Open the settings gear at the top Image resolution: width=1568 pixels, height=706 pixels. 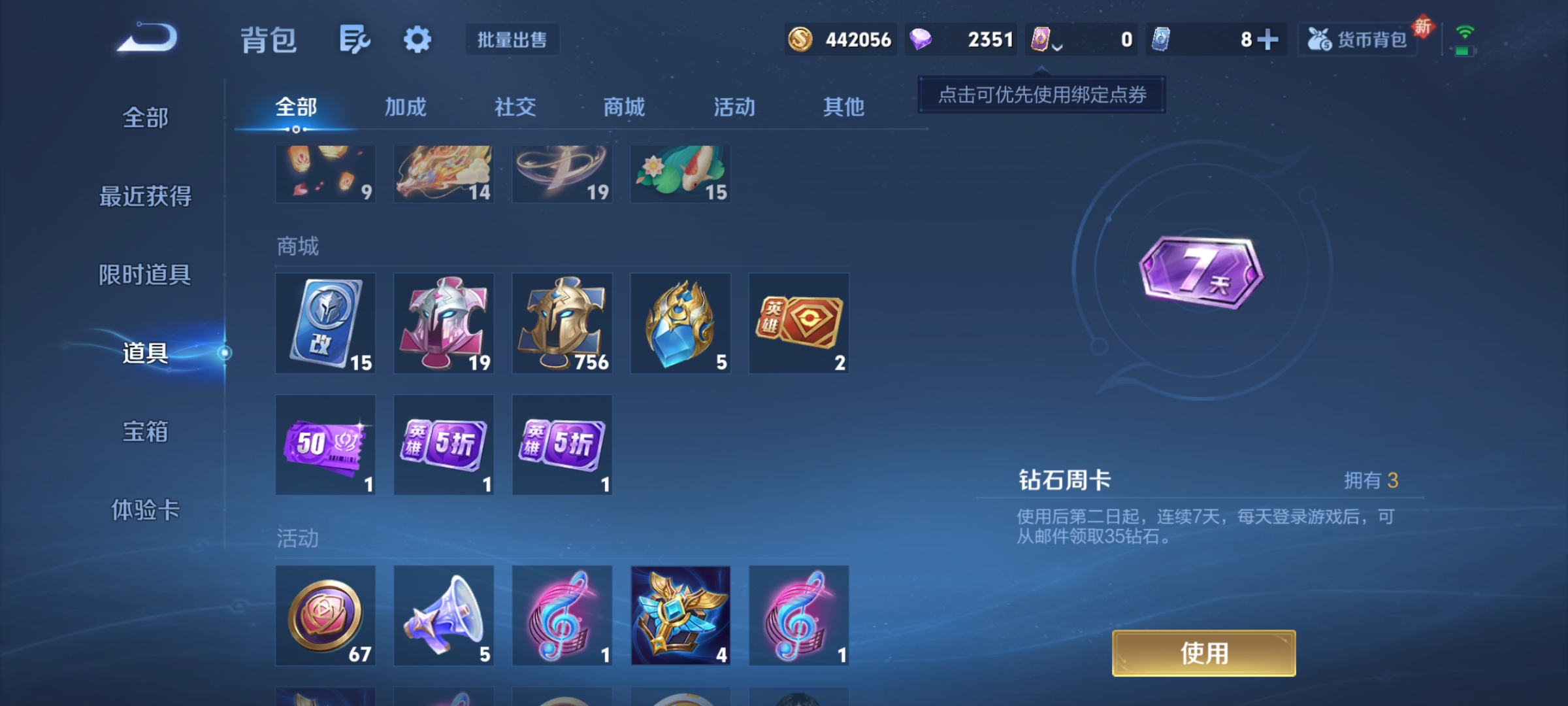[x=416, y=39]
